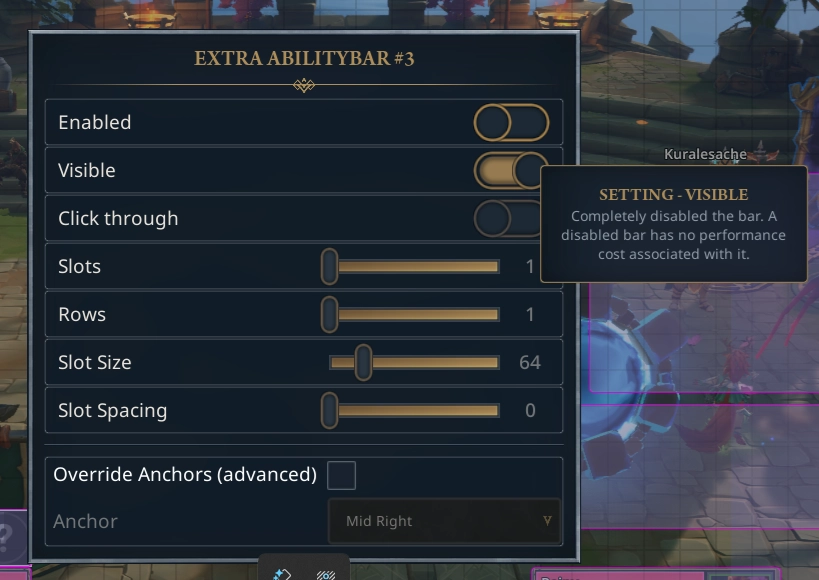Check the Override Anchors (advanced) box

[341, 475]
